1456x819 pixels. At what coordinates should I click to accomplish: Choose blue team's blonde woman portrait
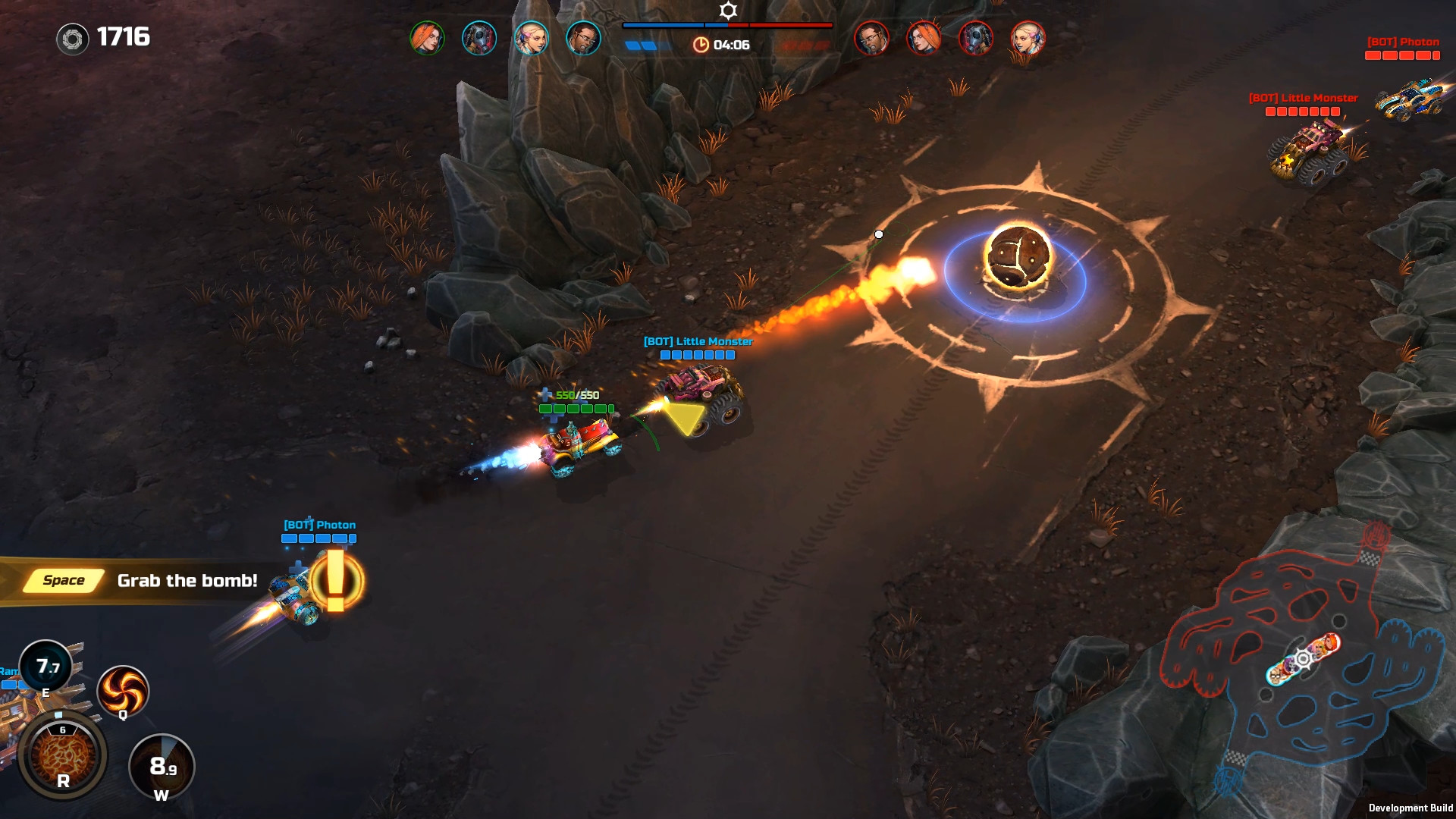click(x=531, y=38)
